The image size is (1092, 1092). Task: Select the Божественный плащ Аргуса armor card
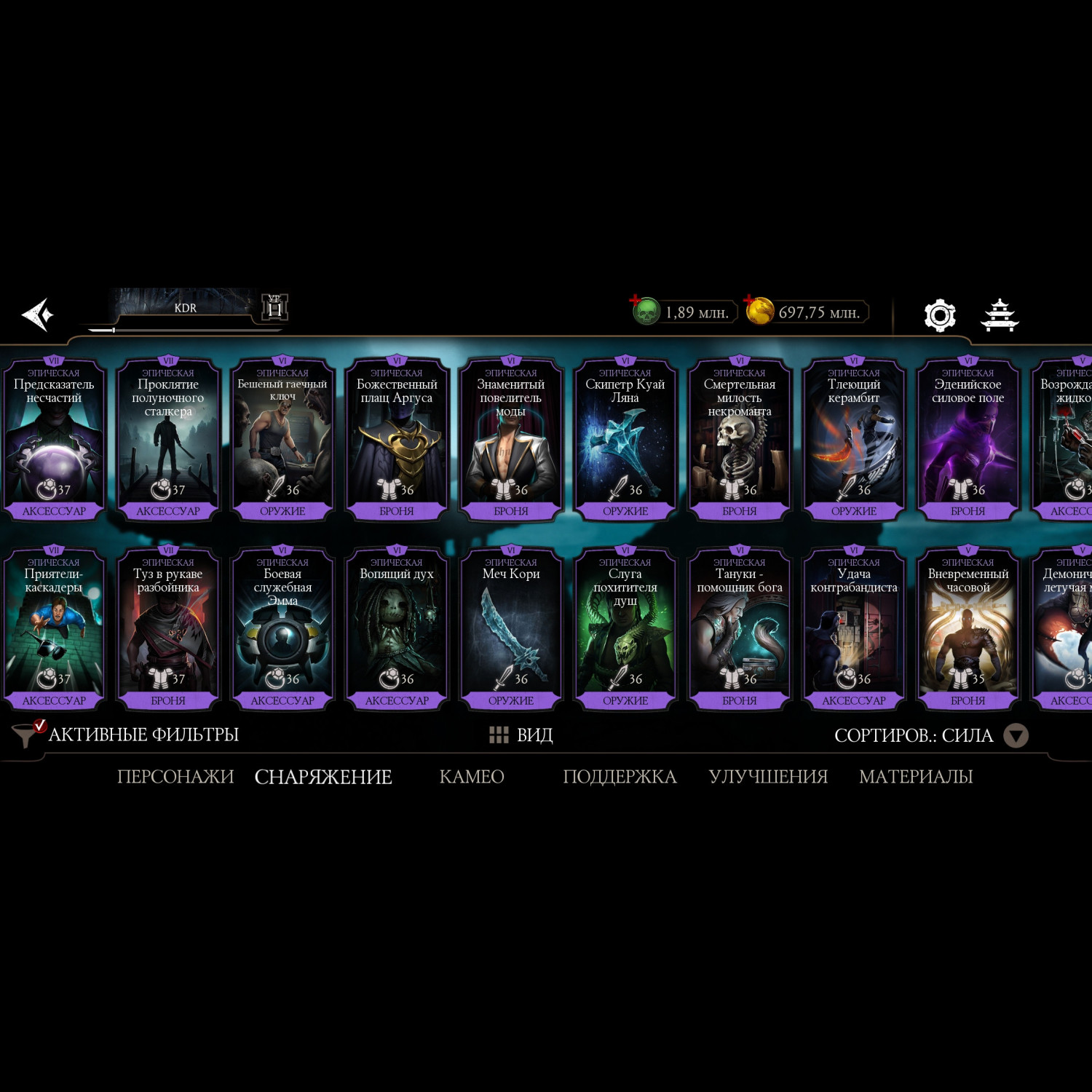coord(397,438)
